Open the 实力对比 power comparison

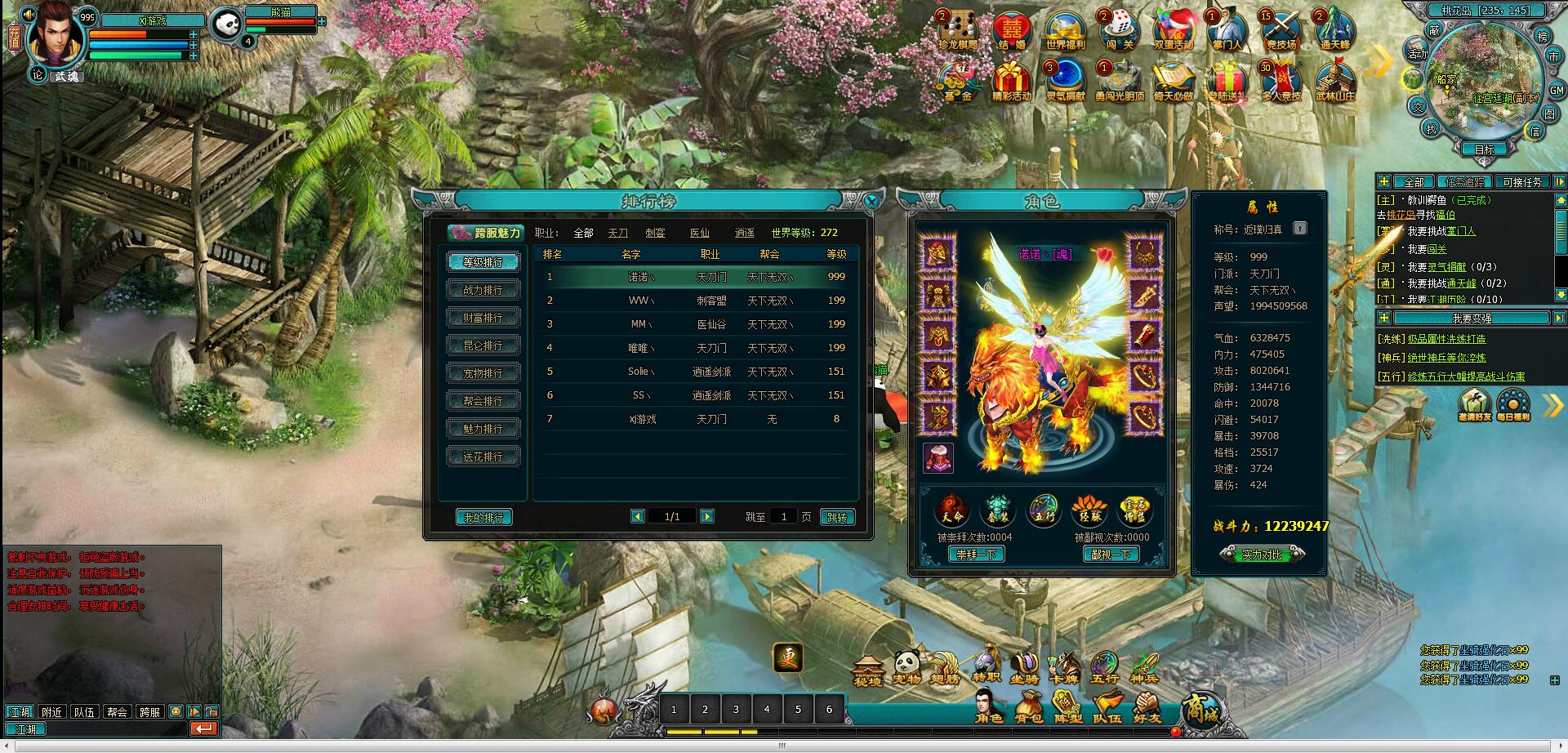pos(1262,555)
